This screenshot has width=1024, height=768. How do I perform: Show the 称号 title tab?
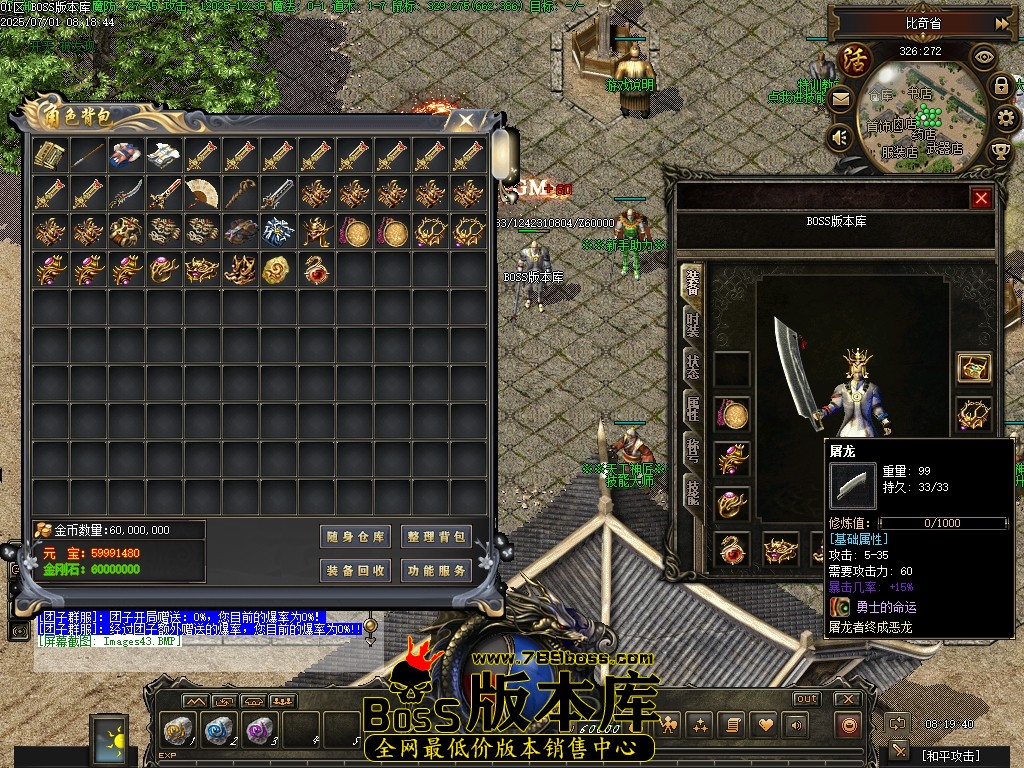692,450
